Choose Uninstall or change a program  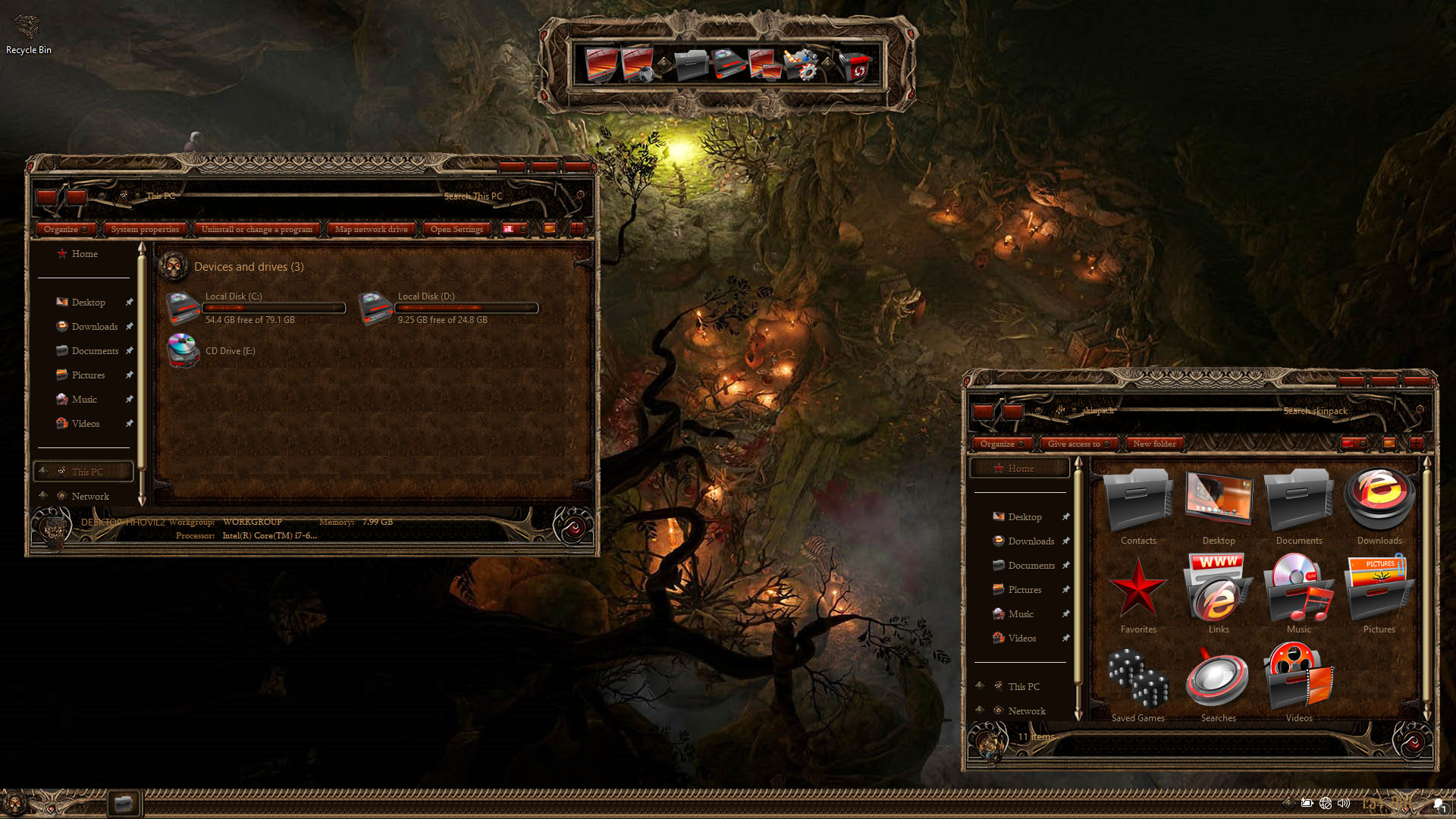coord(256,229)
